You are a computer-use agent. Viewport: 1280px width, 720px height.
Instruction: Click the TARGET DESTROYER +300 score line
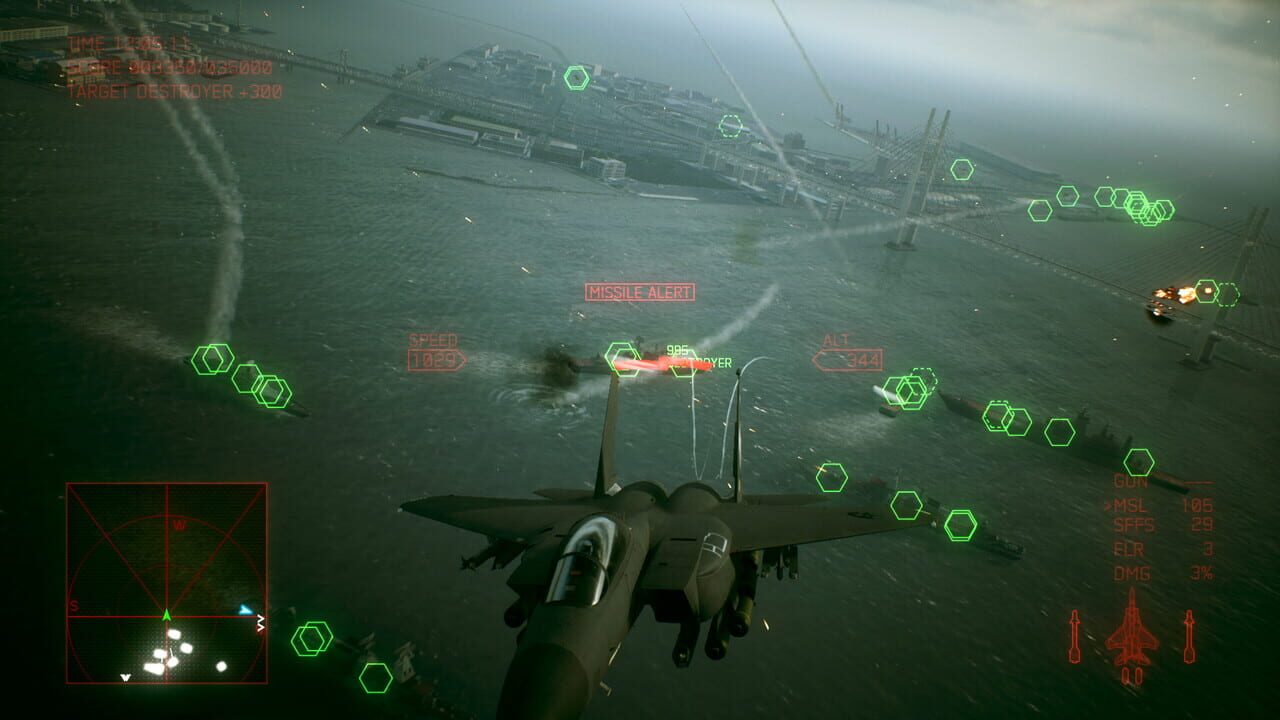176,89
